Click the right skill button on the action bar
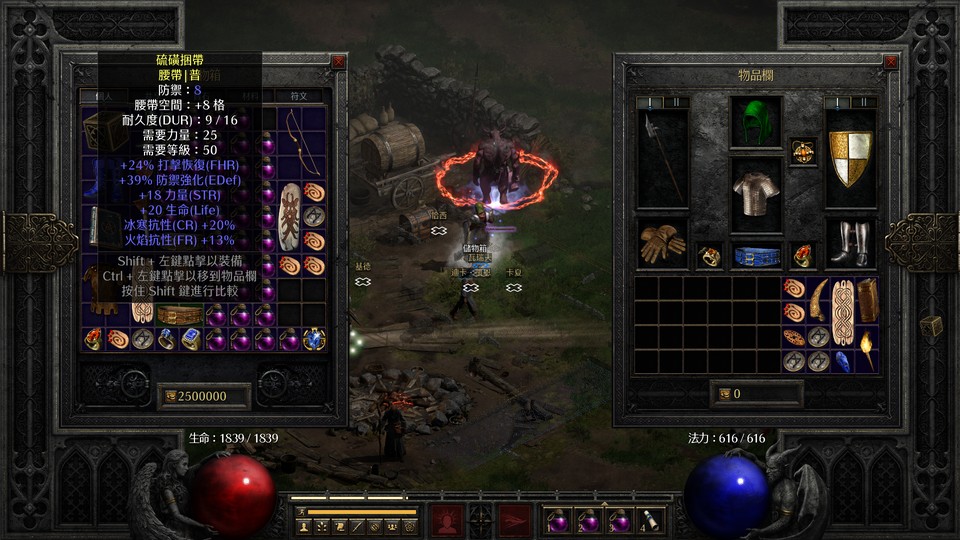Screen dimensions: 960x540 [x=515, y=520]
